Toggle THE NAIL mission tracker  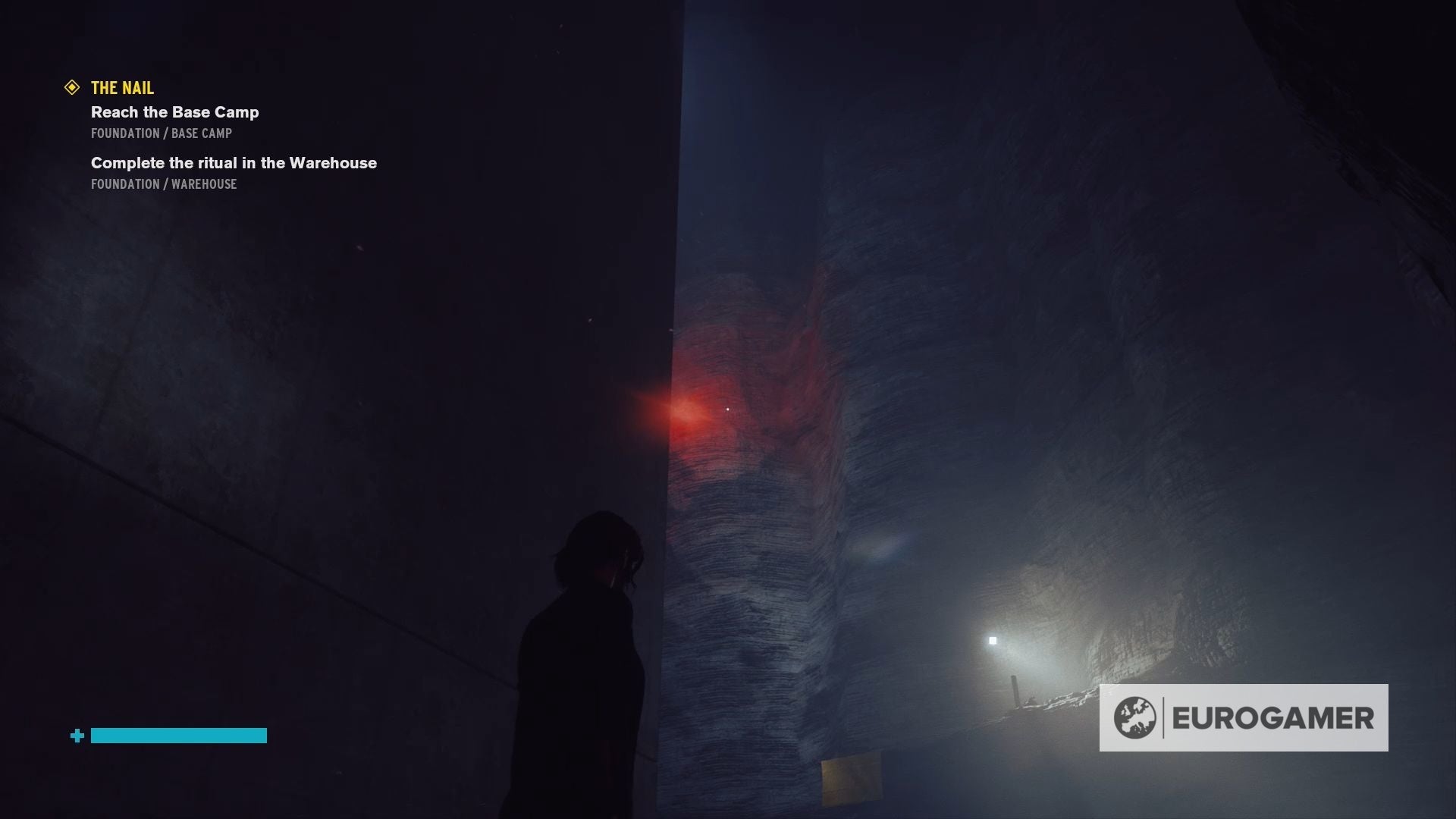(x=121, y=88)
